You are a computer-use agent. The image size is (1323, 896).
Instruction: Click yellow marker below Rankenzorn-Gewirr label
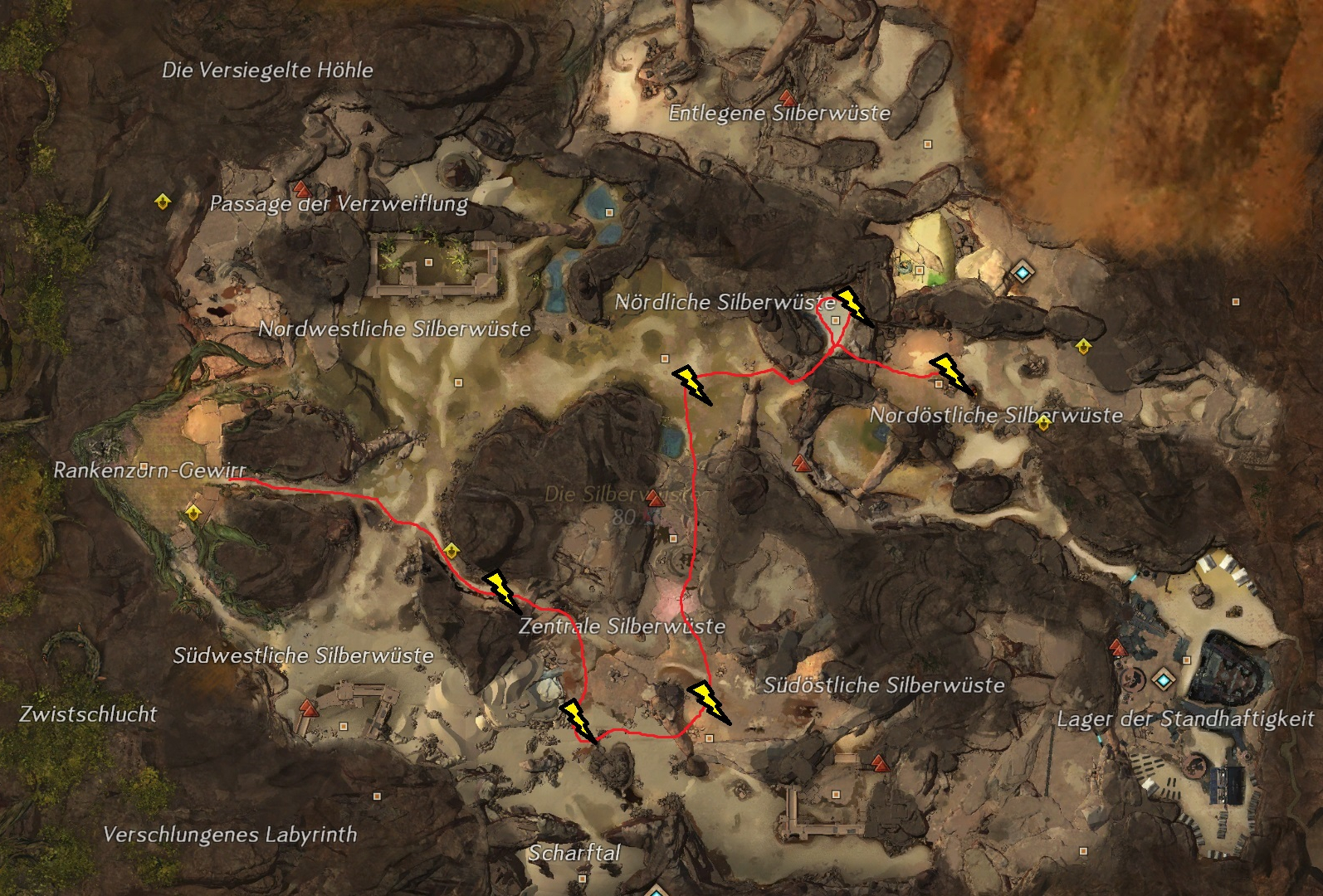coord(193,511)
